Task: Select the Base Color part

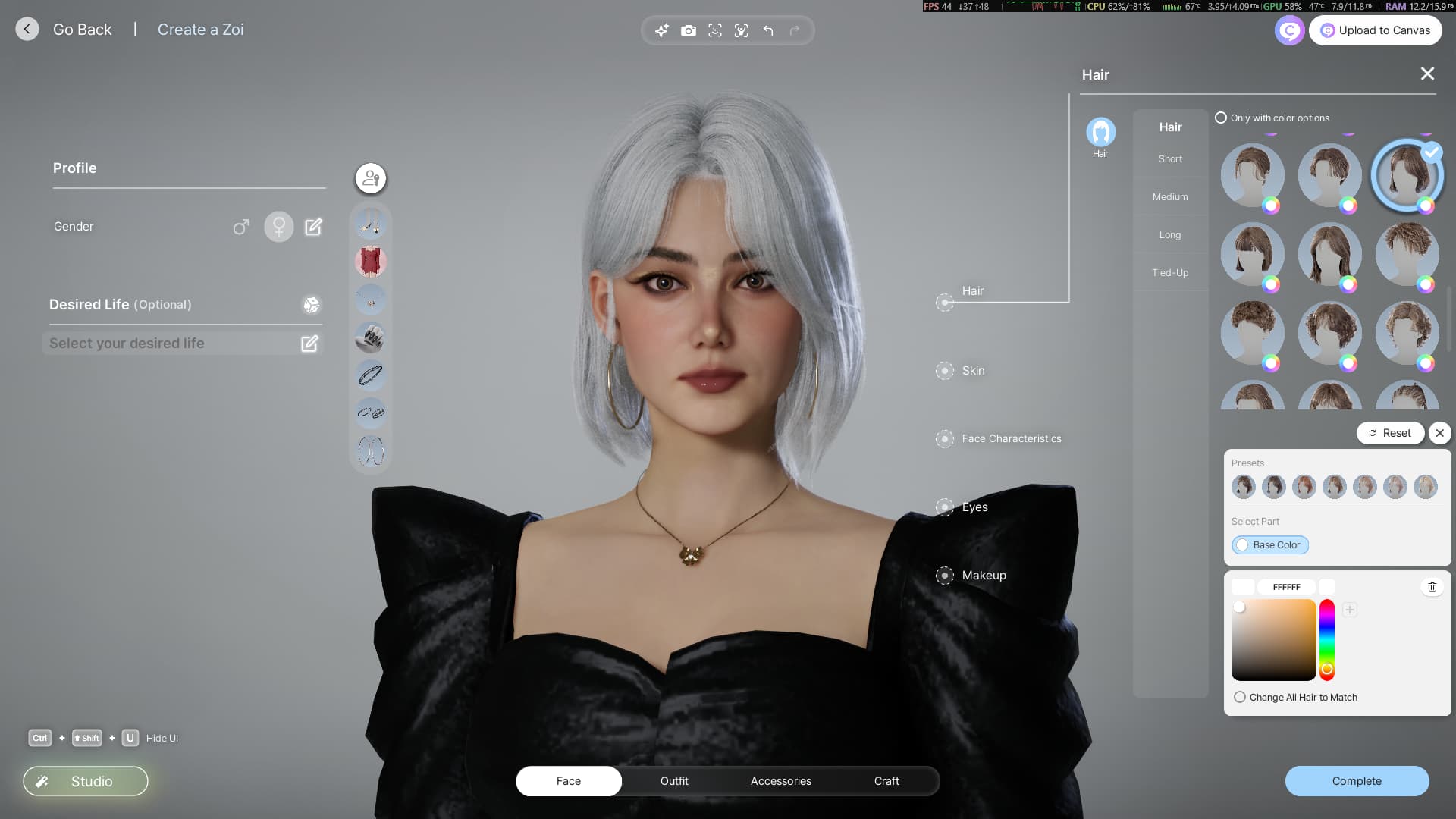Action: click(x=1270, y=545)
